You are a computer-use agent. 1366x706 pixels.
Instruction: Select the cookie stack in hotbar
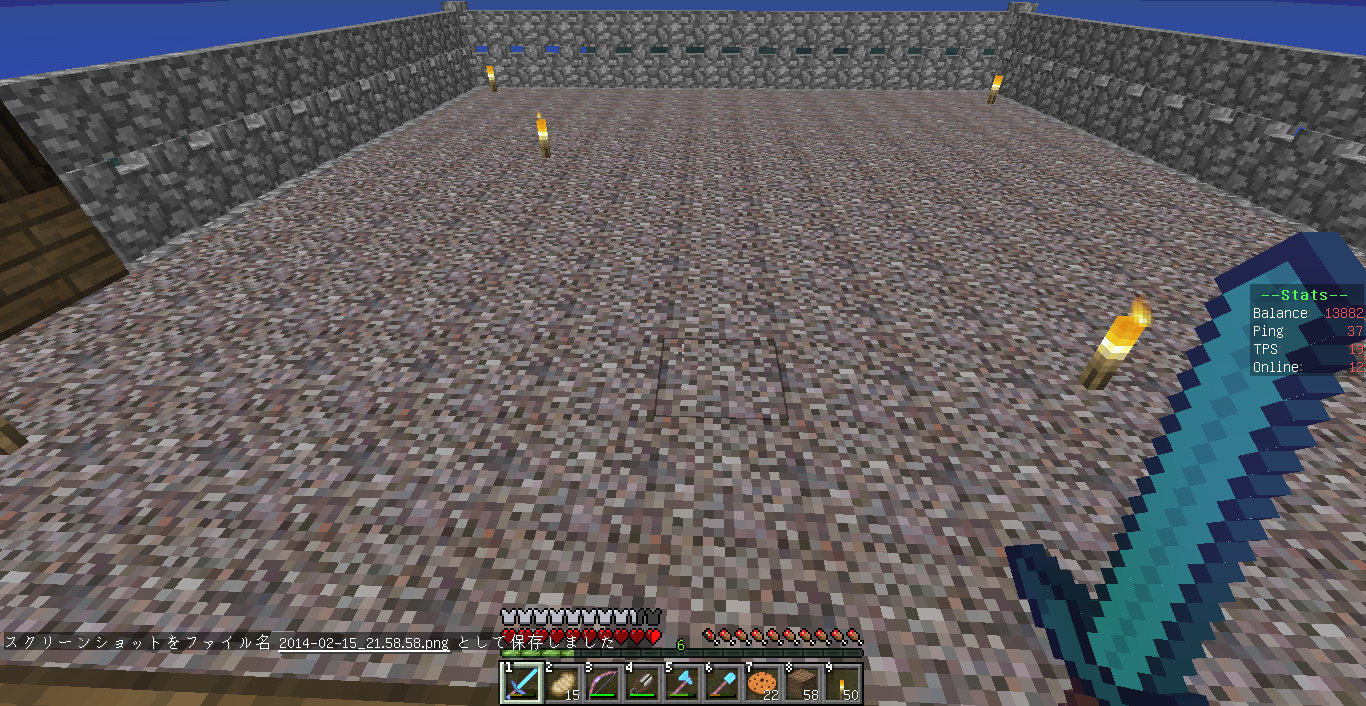click(x=762, y=683)
